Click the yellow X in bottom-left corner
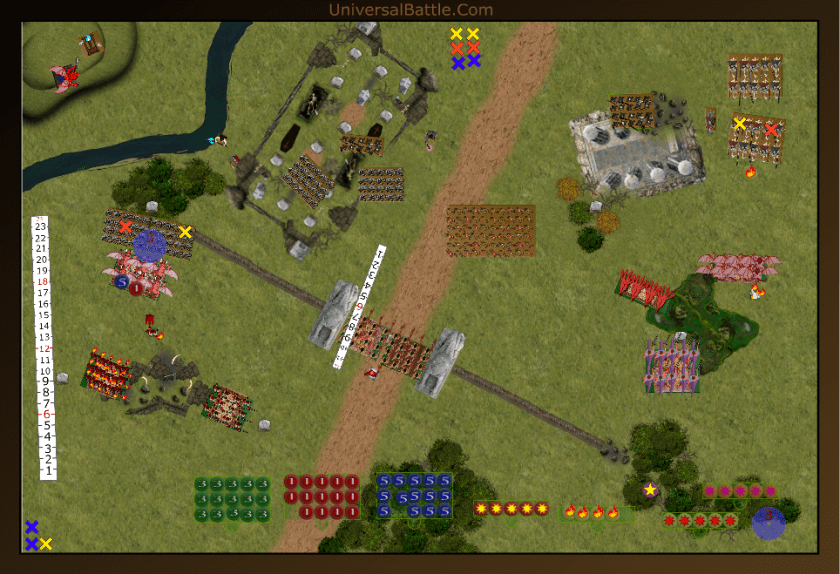Viewport: 840px width, 574px height. click(45, 544)
